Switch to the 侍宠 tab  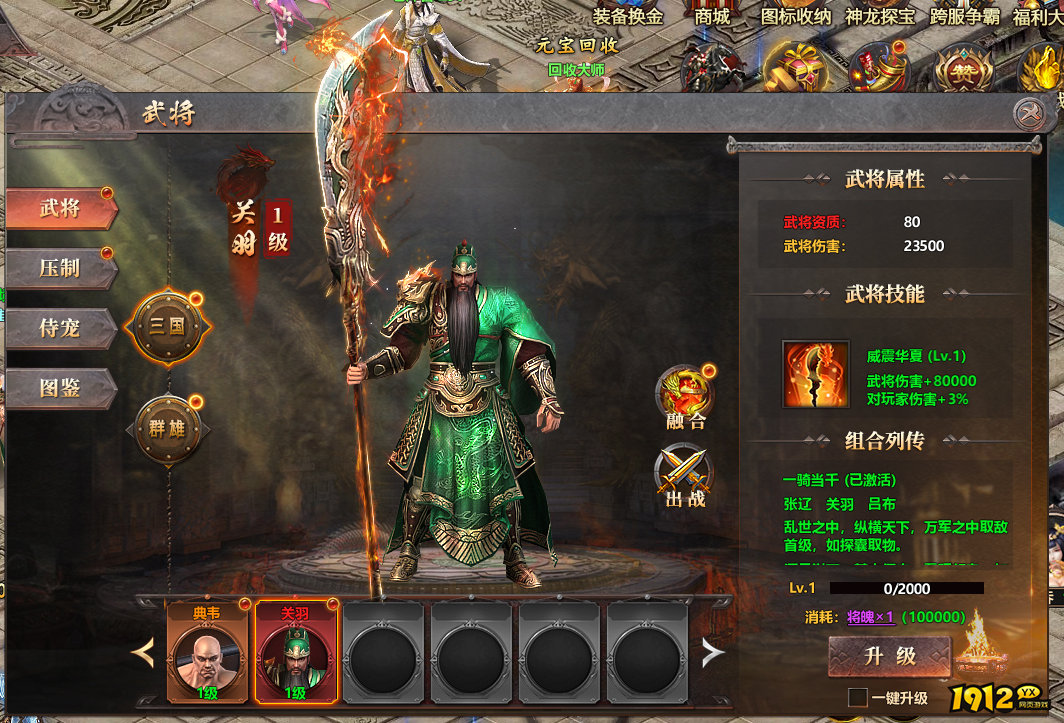point(61,328)
